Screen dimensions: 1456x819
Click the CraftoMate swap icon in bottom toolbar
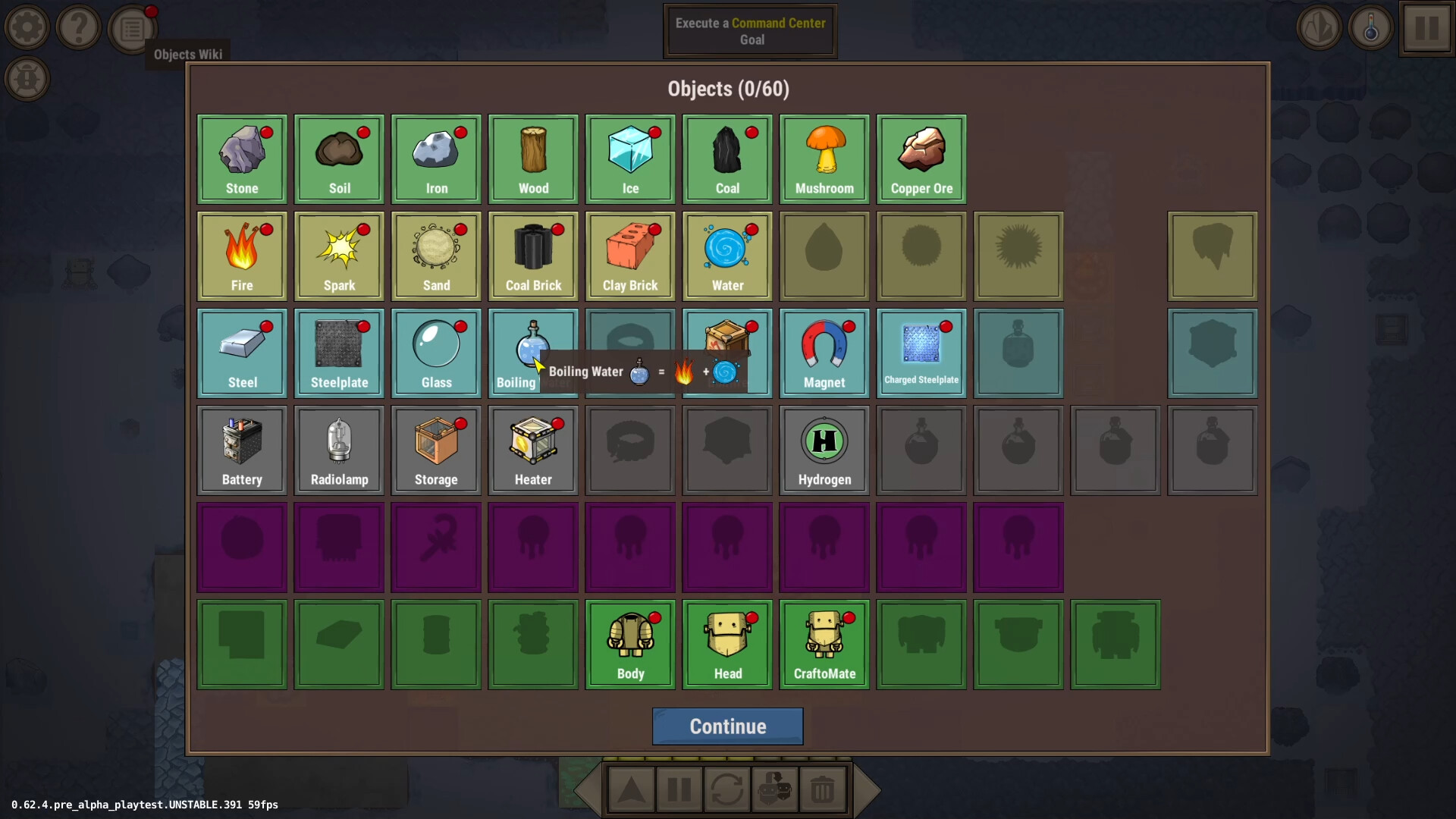pyautogui.click(x=775, y=789)
